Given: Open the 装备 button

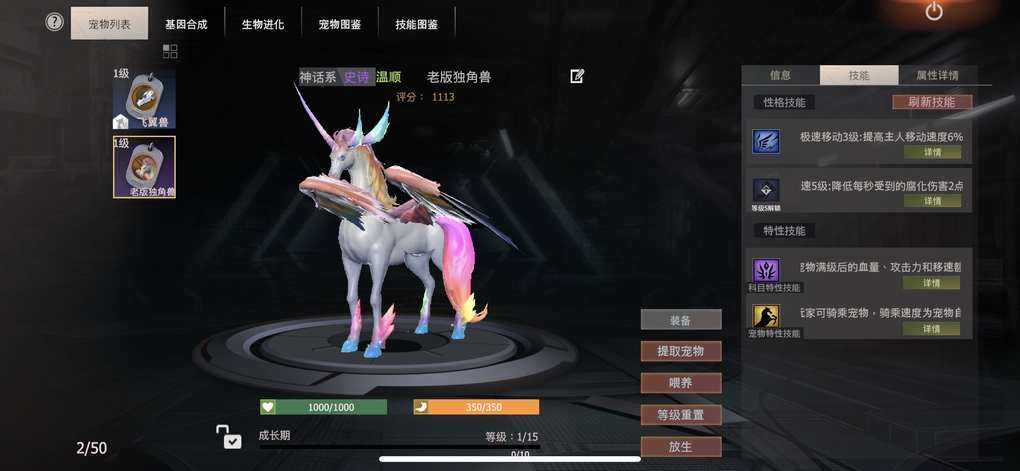Looking at the screenshot, I should pos(680,320).
